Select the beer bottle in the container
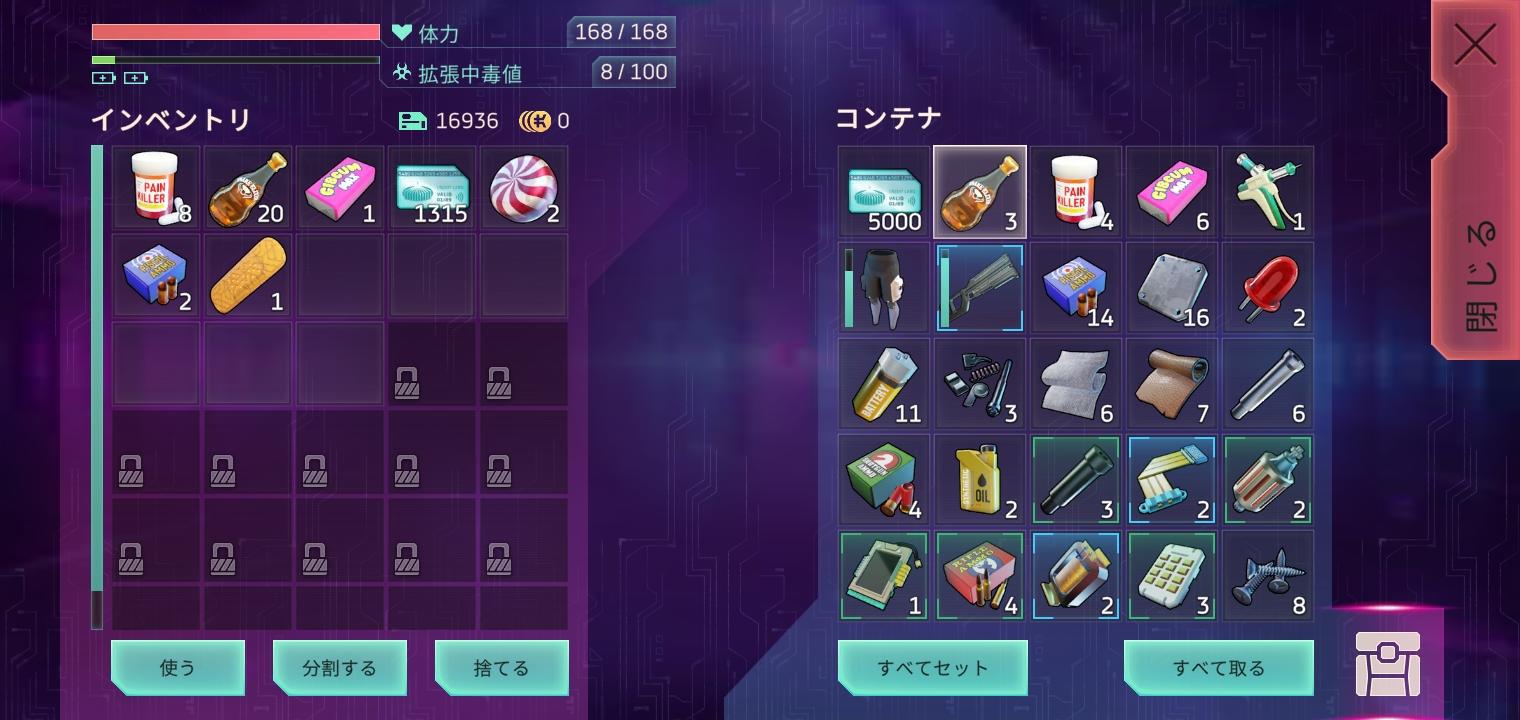 (979, 190)
